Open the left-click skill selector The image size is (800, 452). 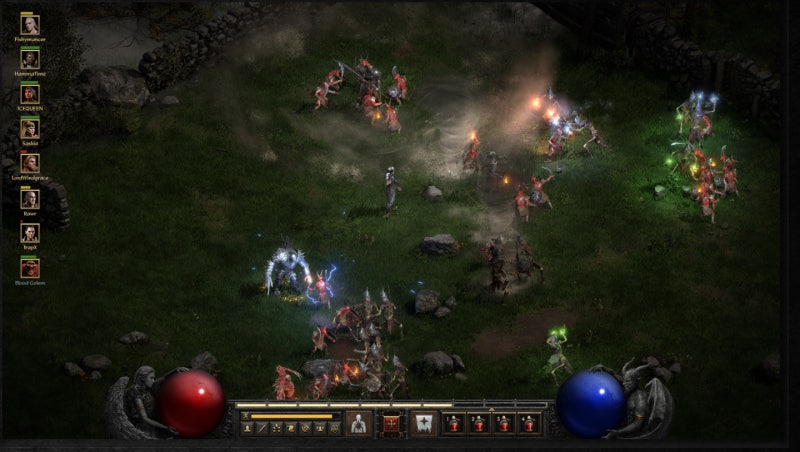(358, 423)
